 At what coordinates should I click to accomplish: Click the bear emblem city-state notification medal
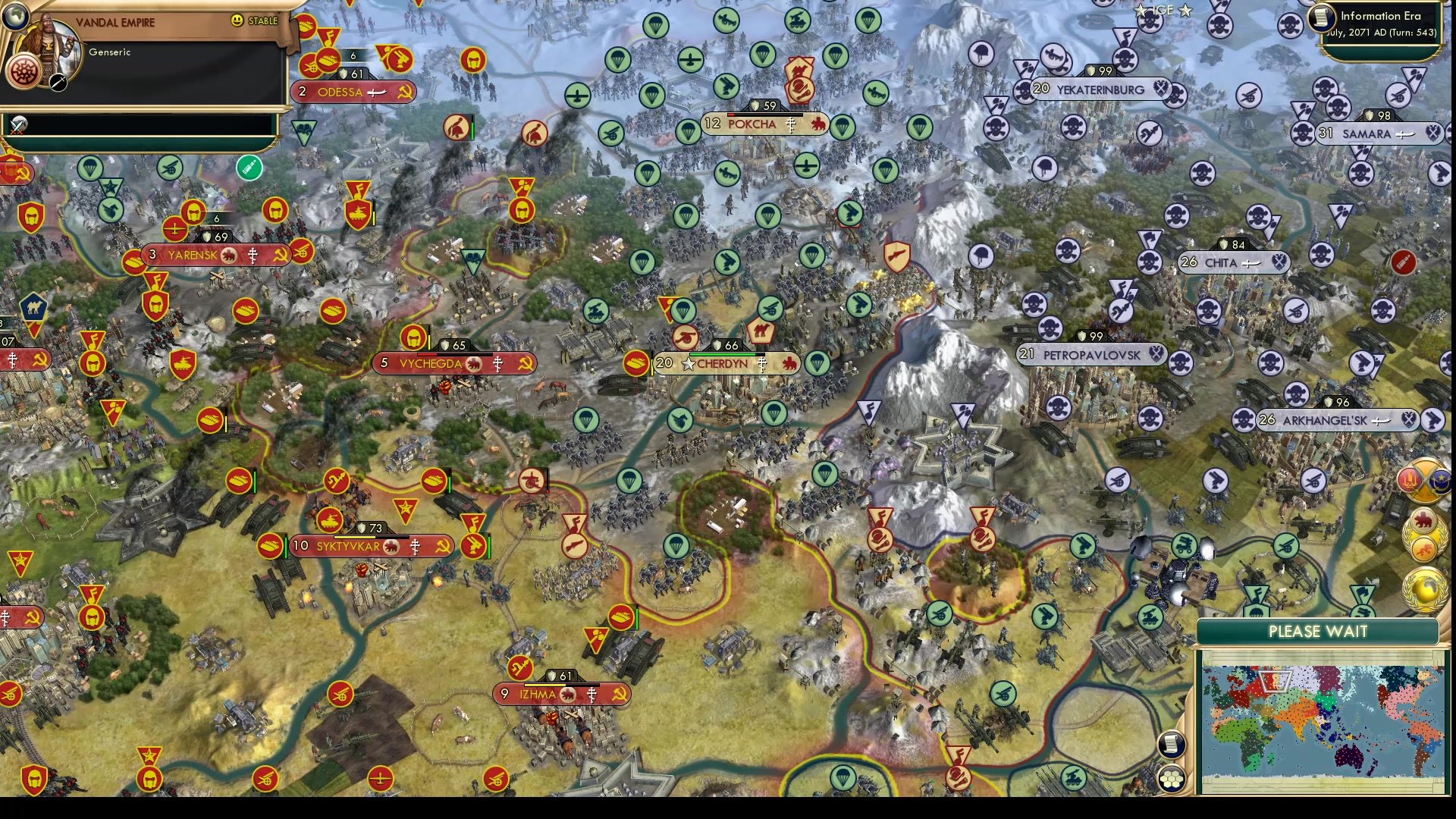(x=1423, y=519)
